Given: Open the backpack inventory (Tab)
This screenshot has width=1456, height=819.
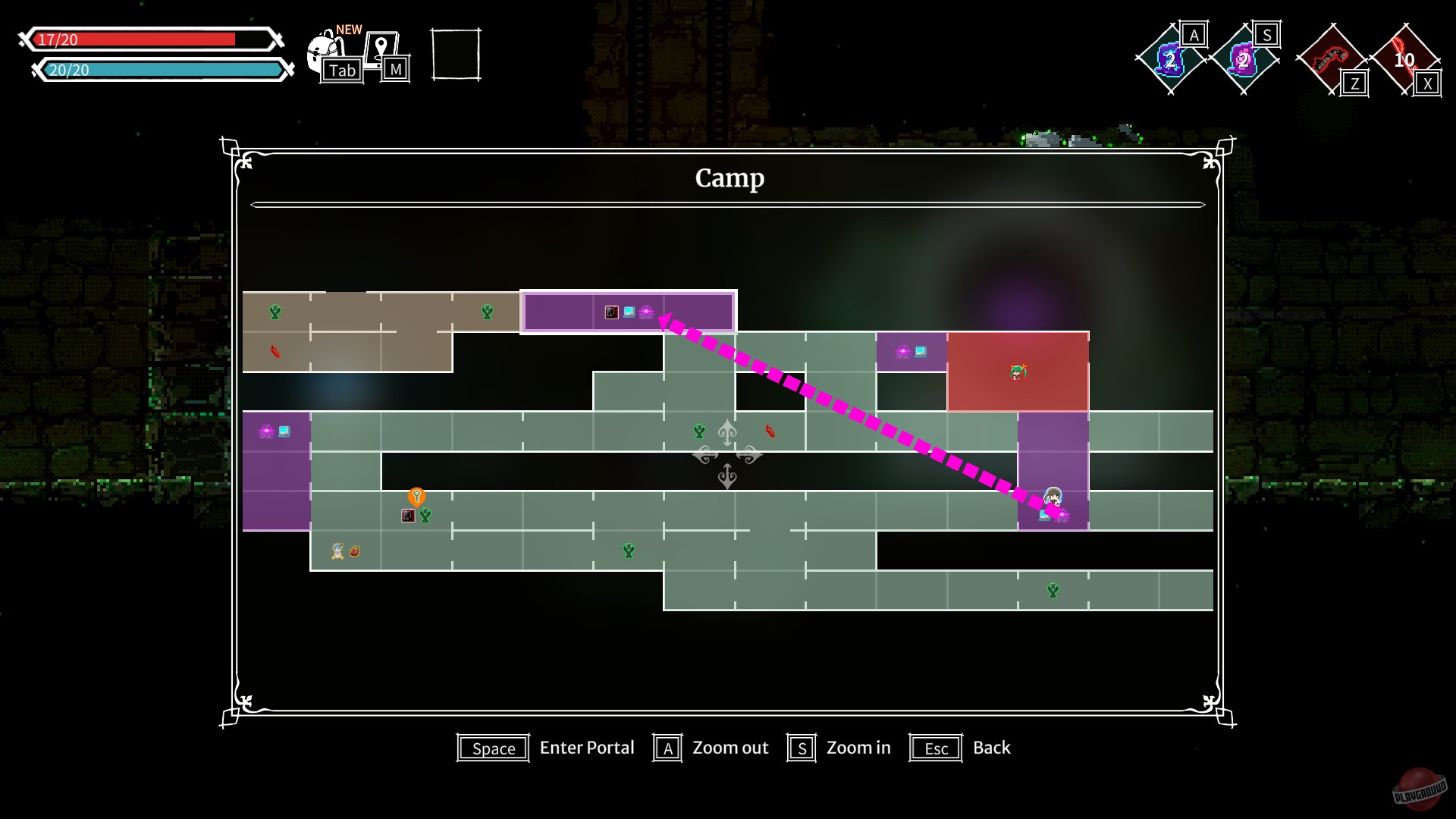Looking at the screenshot, I should coord(326,52).
